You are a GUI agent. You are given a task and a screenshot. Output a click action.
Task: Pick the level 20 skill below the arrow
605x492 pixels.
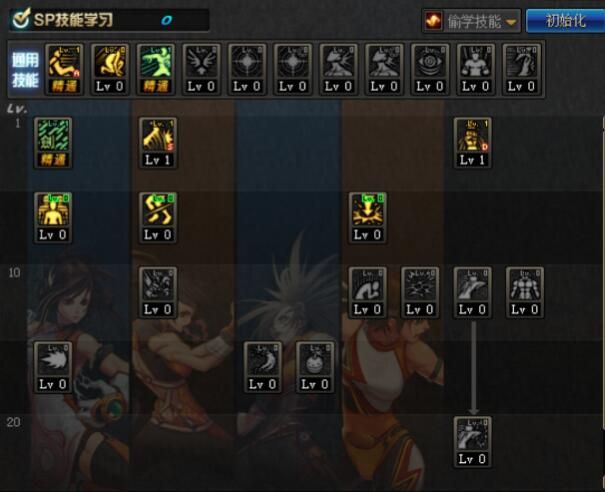click(x=472, y=435)
